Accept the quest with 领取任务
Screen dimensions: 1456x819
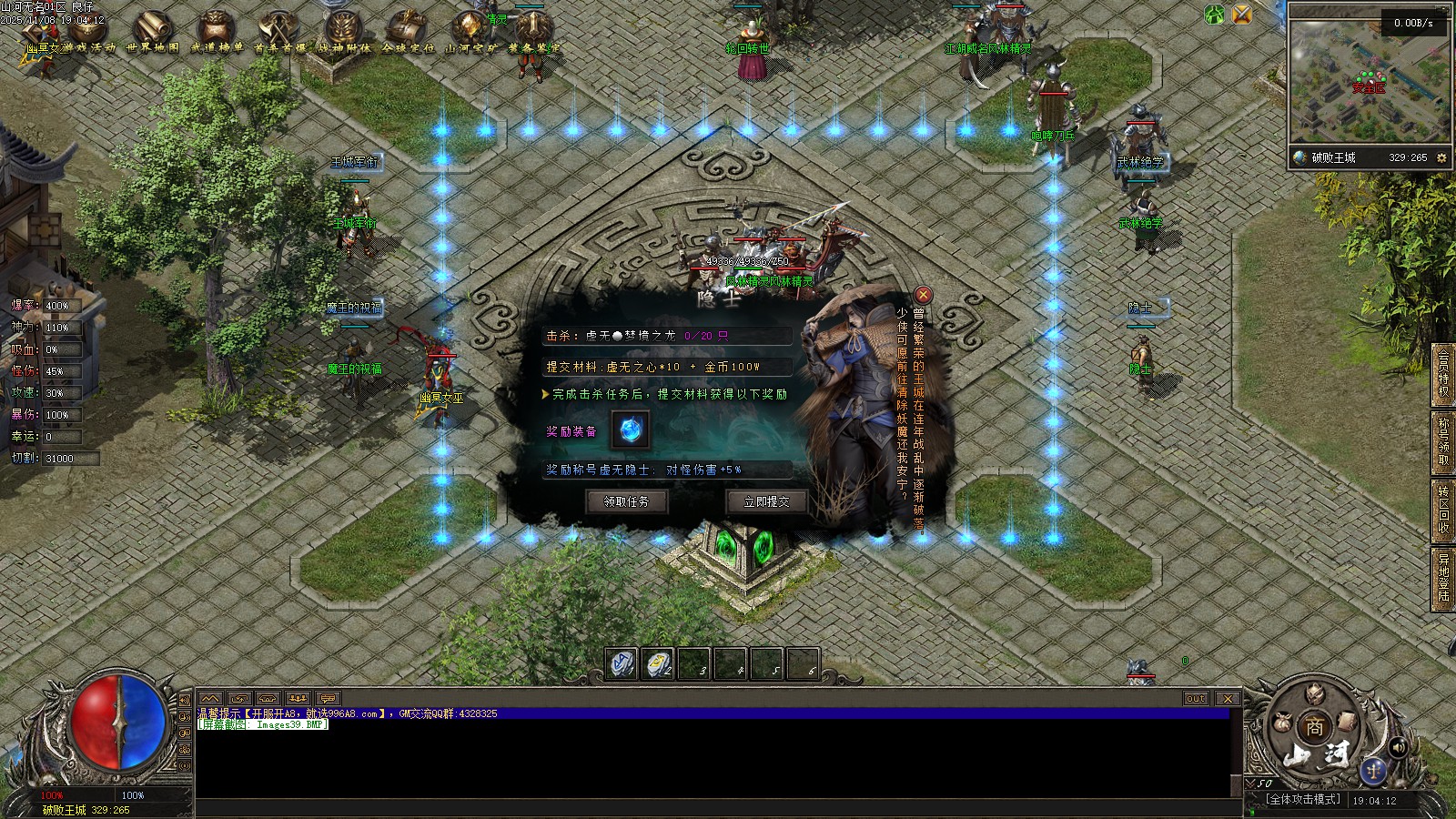pyautogui.click(x=627, y=501)
